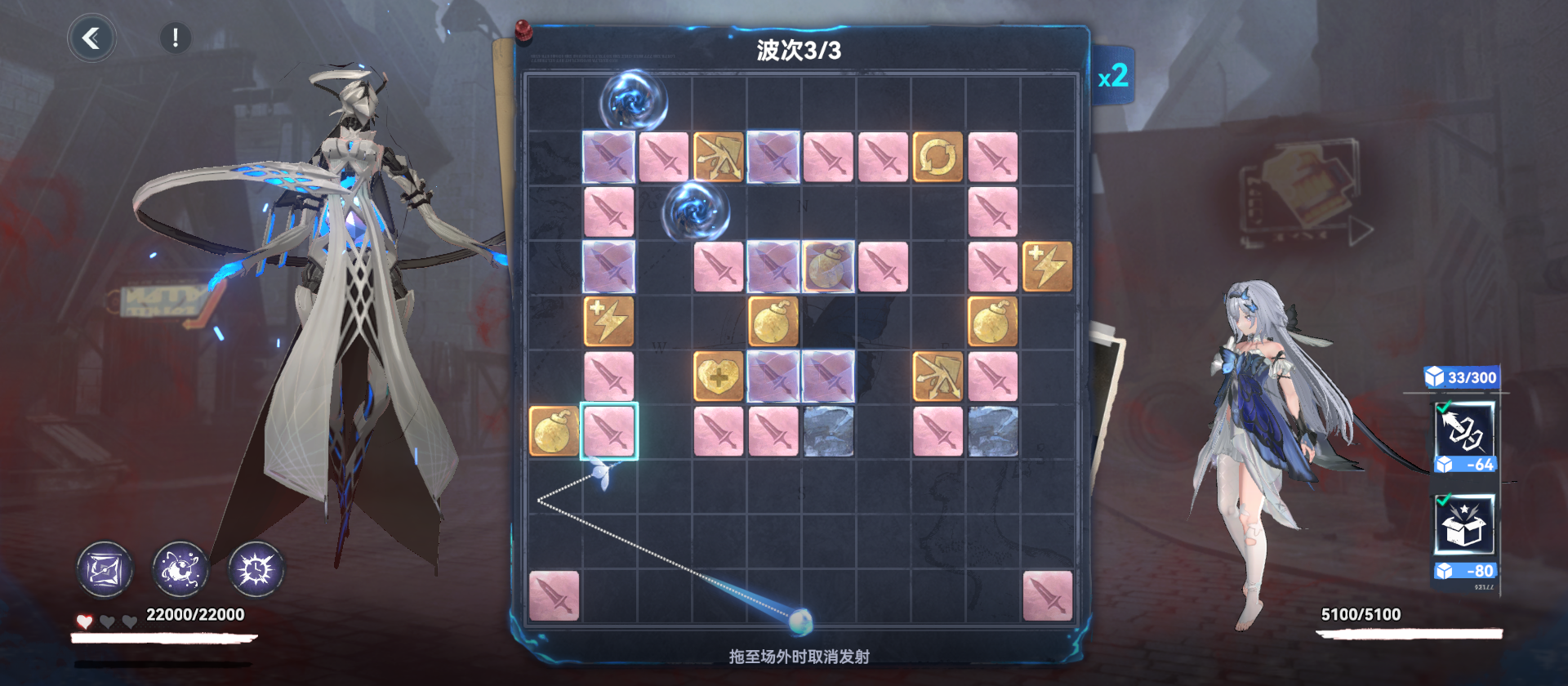Screen dimensions: 1568x686
Task: Select the arrow ricochet tile near the bombs
Action: [938, 376]
